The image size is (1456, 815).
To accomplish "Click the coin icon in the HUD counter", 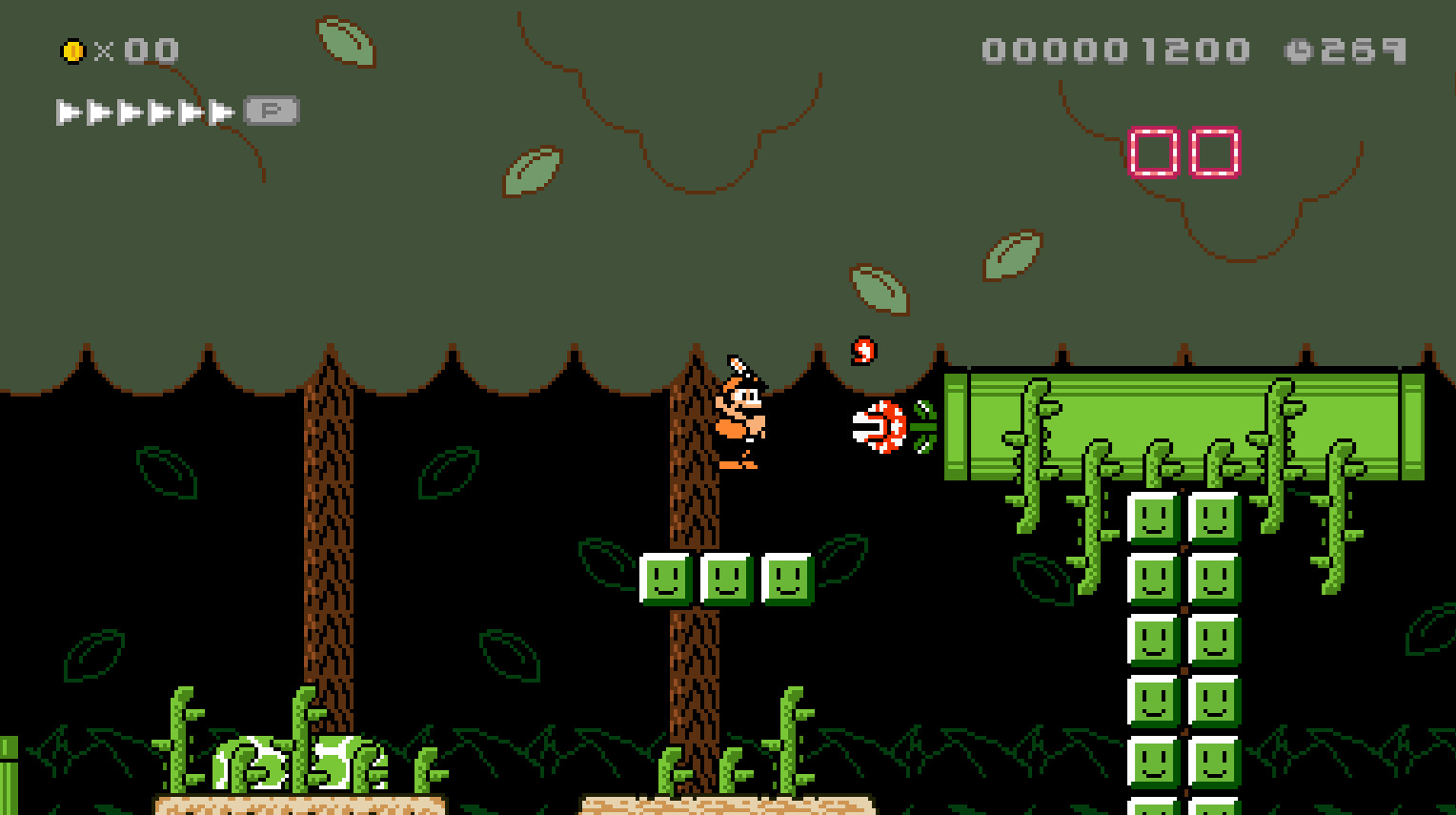I will [74, 50].
